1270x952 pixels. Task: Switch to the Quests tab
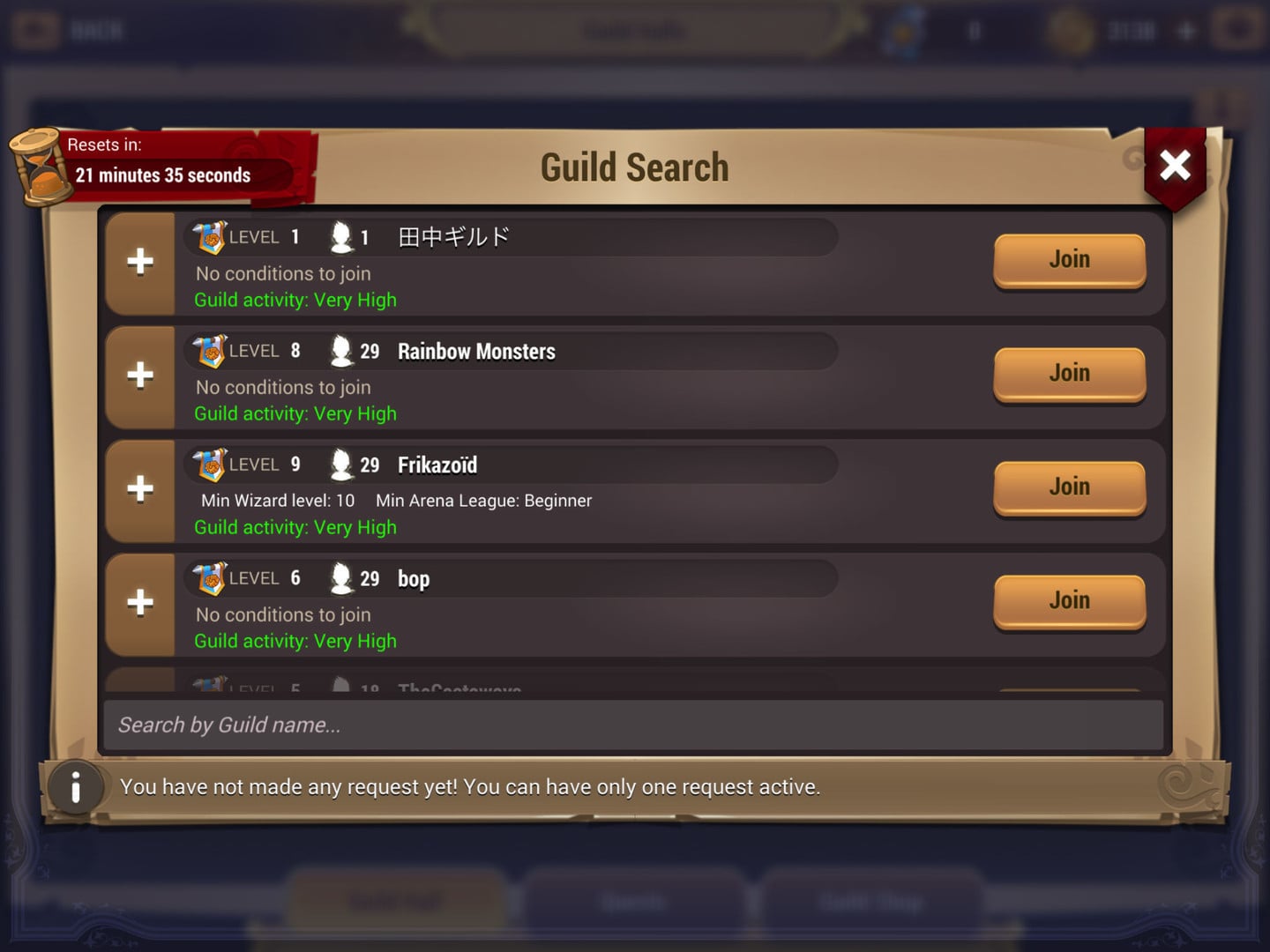tap(633, 901)
